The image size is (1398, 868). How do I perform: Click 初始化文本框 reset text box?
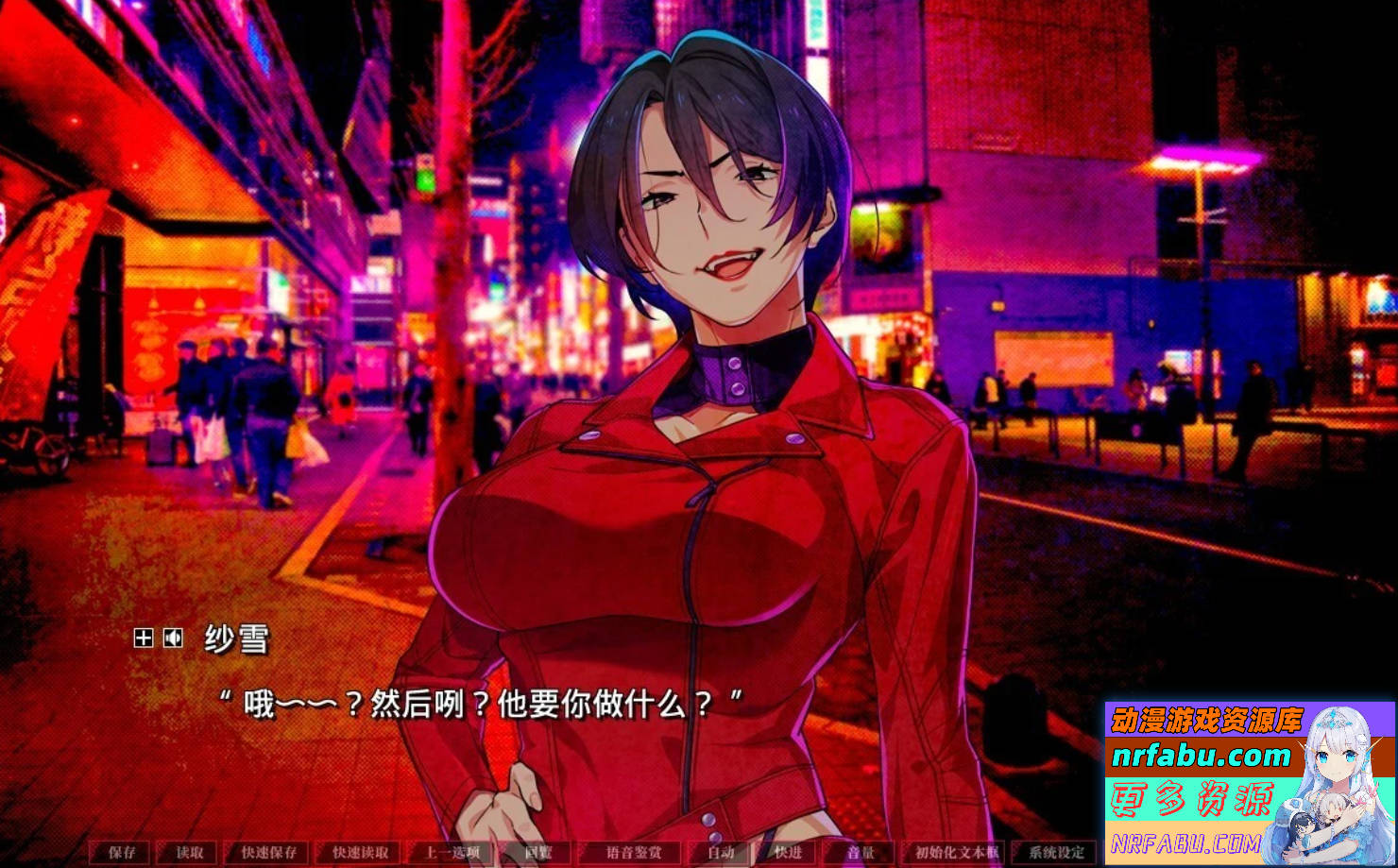pyautogui.click(x=956, y=853)
